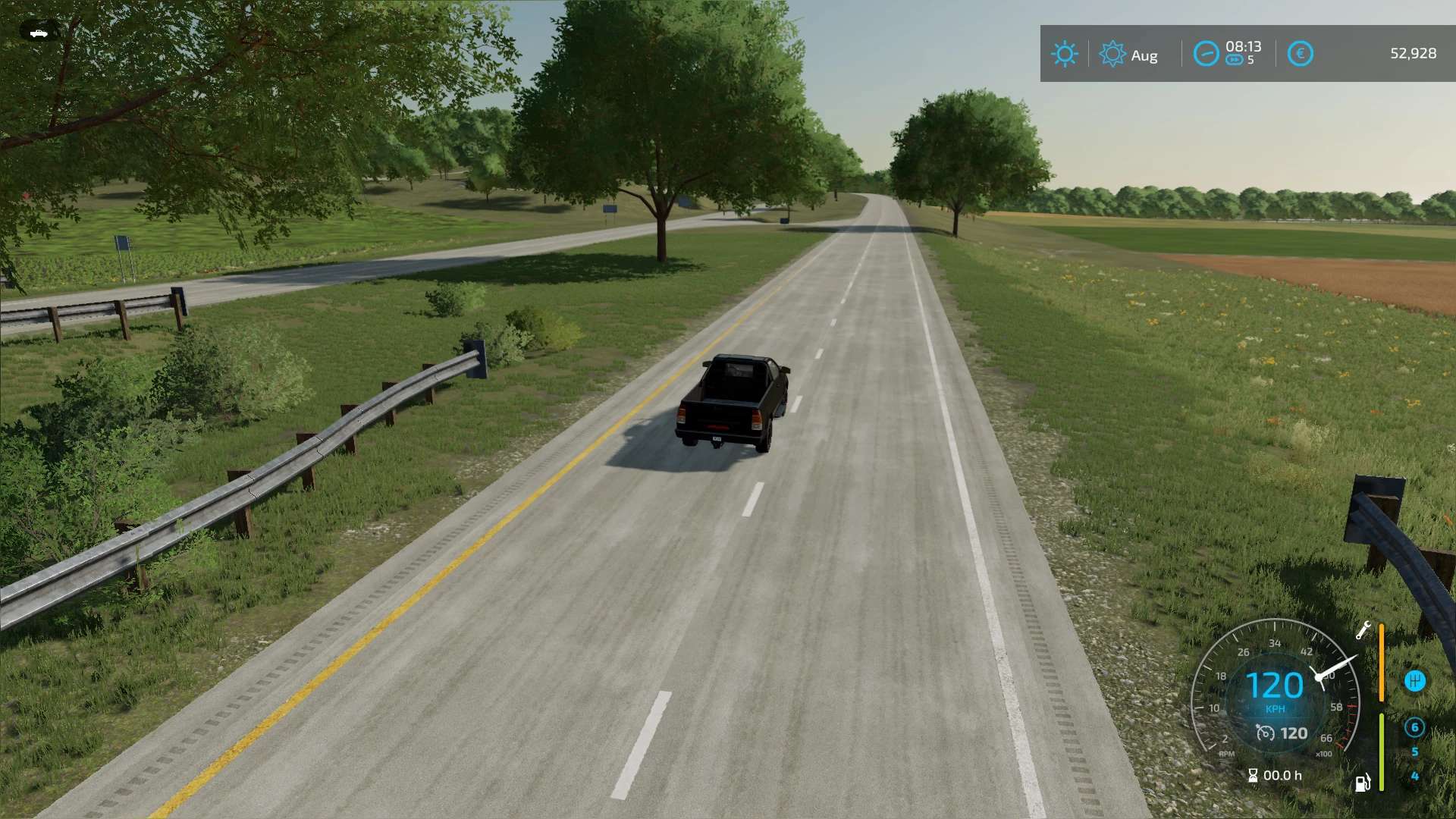The image size is (1456, 819).
Task: Select the sunny weather icon
Action: click(x=1064, y=54)
